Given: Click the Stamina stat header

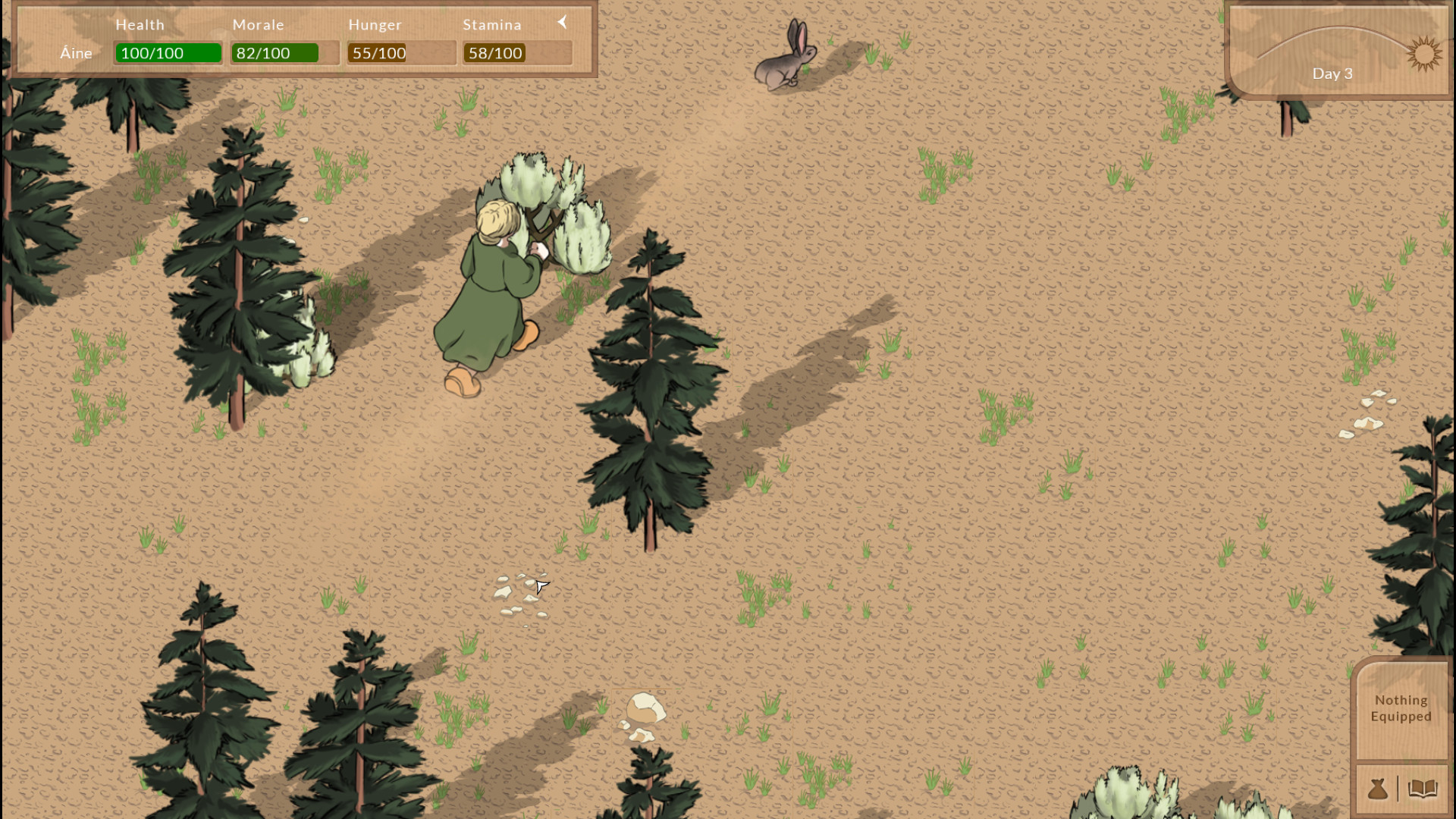Looking at the screenshot, I should point(492,24).
